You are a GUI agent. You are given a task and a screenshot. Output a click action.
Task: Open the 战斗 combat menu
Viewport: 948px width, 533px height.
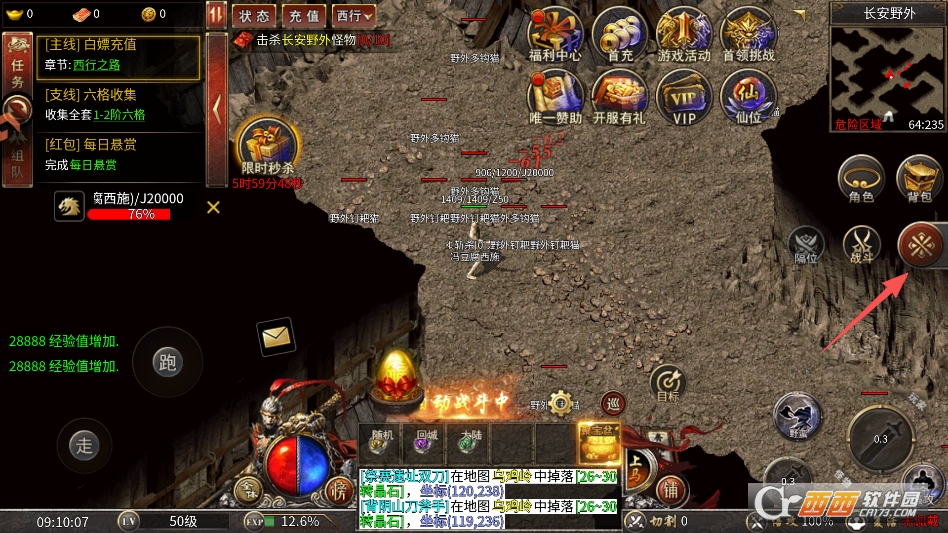click(x=861, y=244)
